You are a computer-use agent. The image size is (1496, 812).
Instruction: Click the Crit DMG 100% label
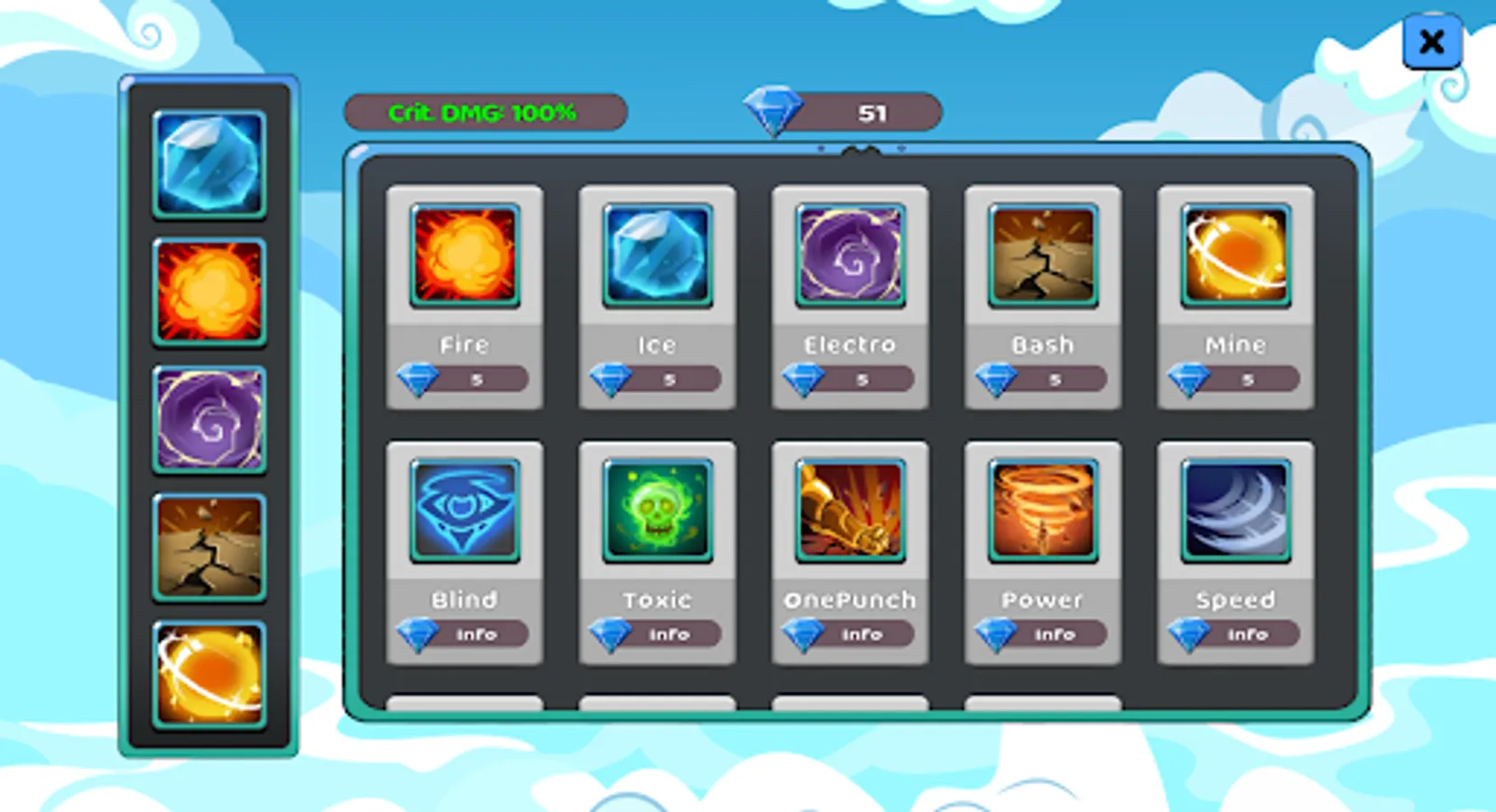tap(485, 112)
